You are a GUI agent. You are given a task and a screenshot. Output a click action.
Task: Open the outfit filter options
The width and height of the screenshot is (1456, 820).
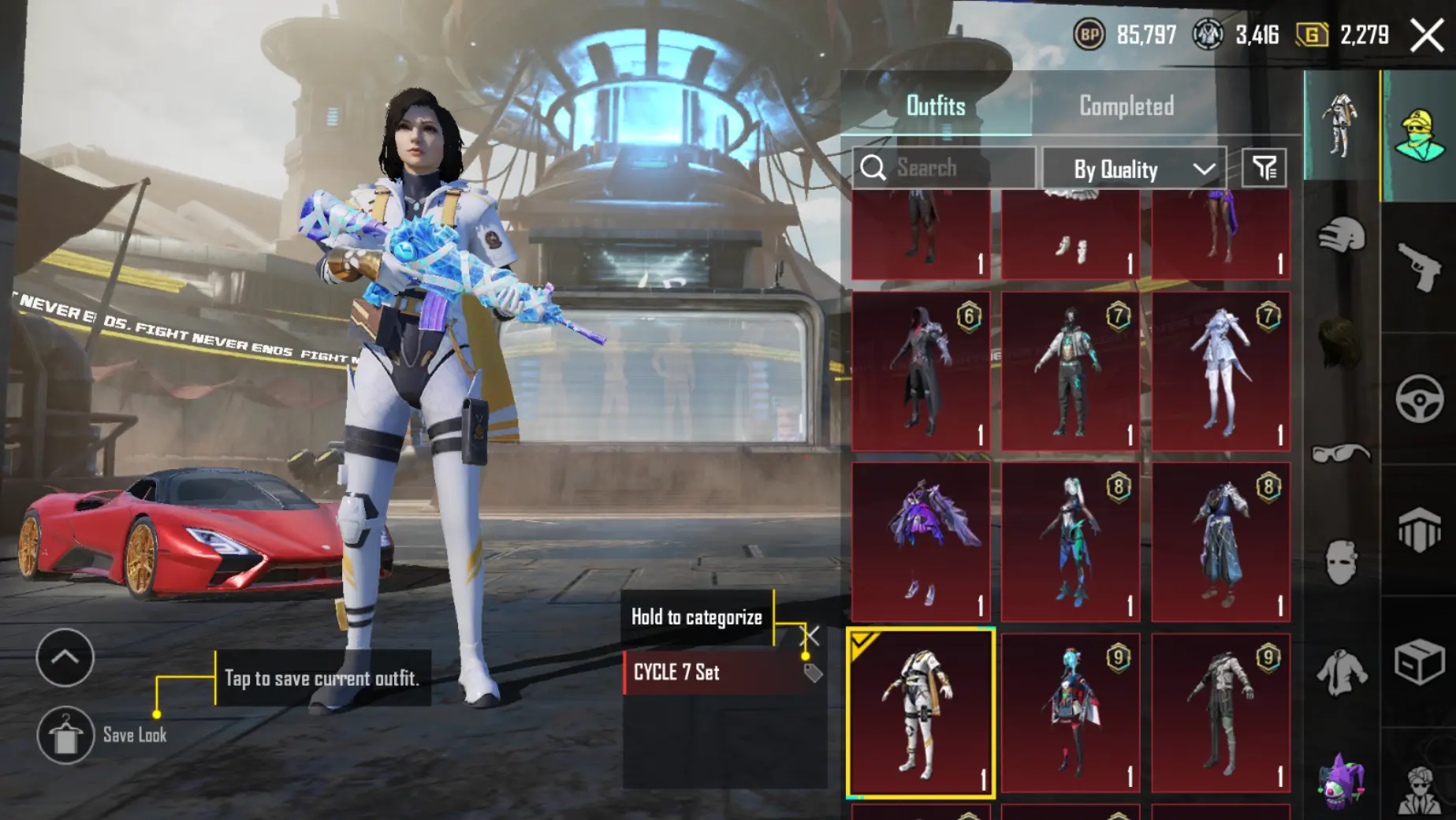point(1264,168)
